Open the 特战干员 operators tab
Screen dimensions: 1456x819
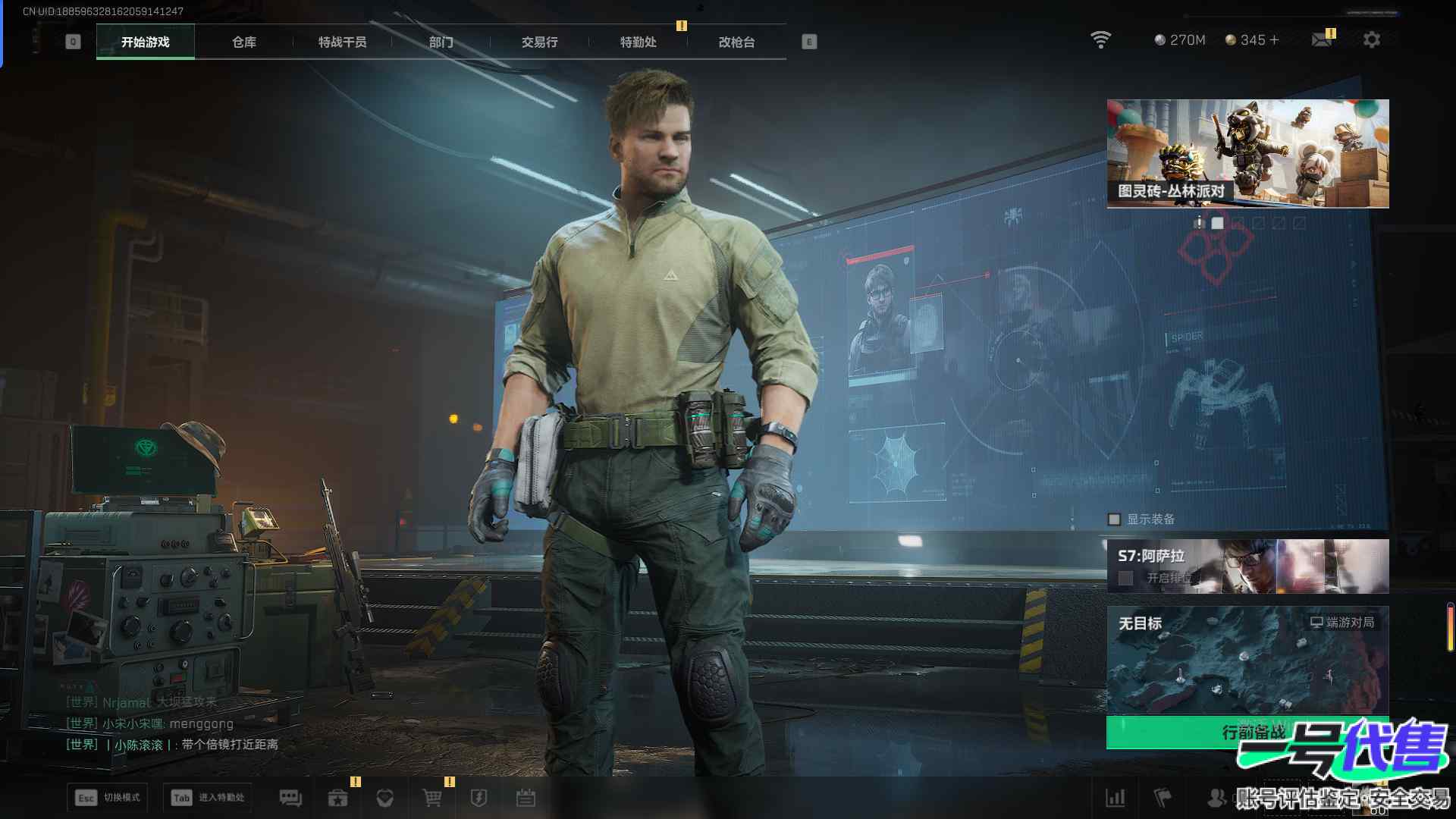[x=342, y=42]
